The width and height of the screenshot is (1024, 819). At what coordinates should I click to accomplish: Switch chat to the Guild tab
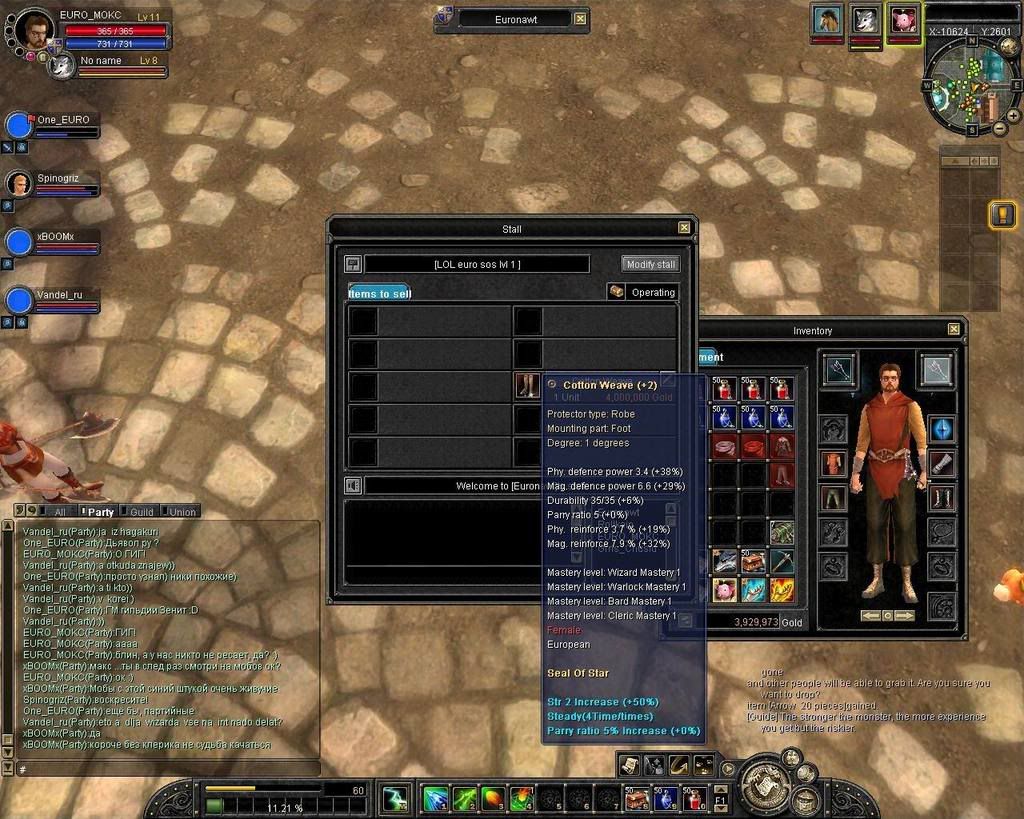coord(142,512)
